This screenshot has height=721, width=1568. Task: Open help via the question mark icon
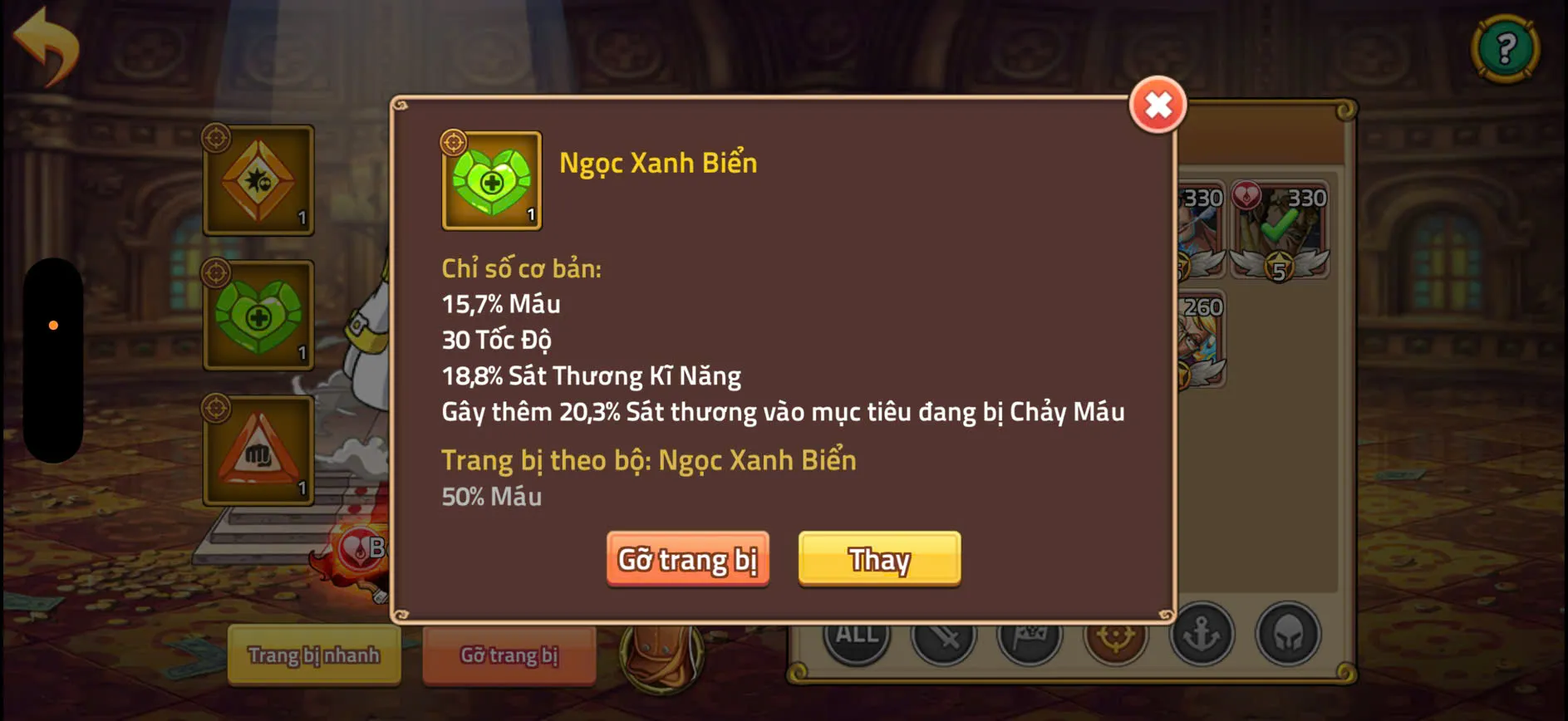click(1505, 49)
